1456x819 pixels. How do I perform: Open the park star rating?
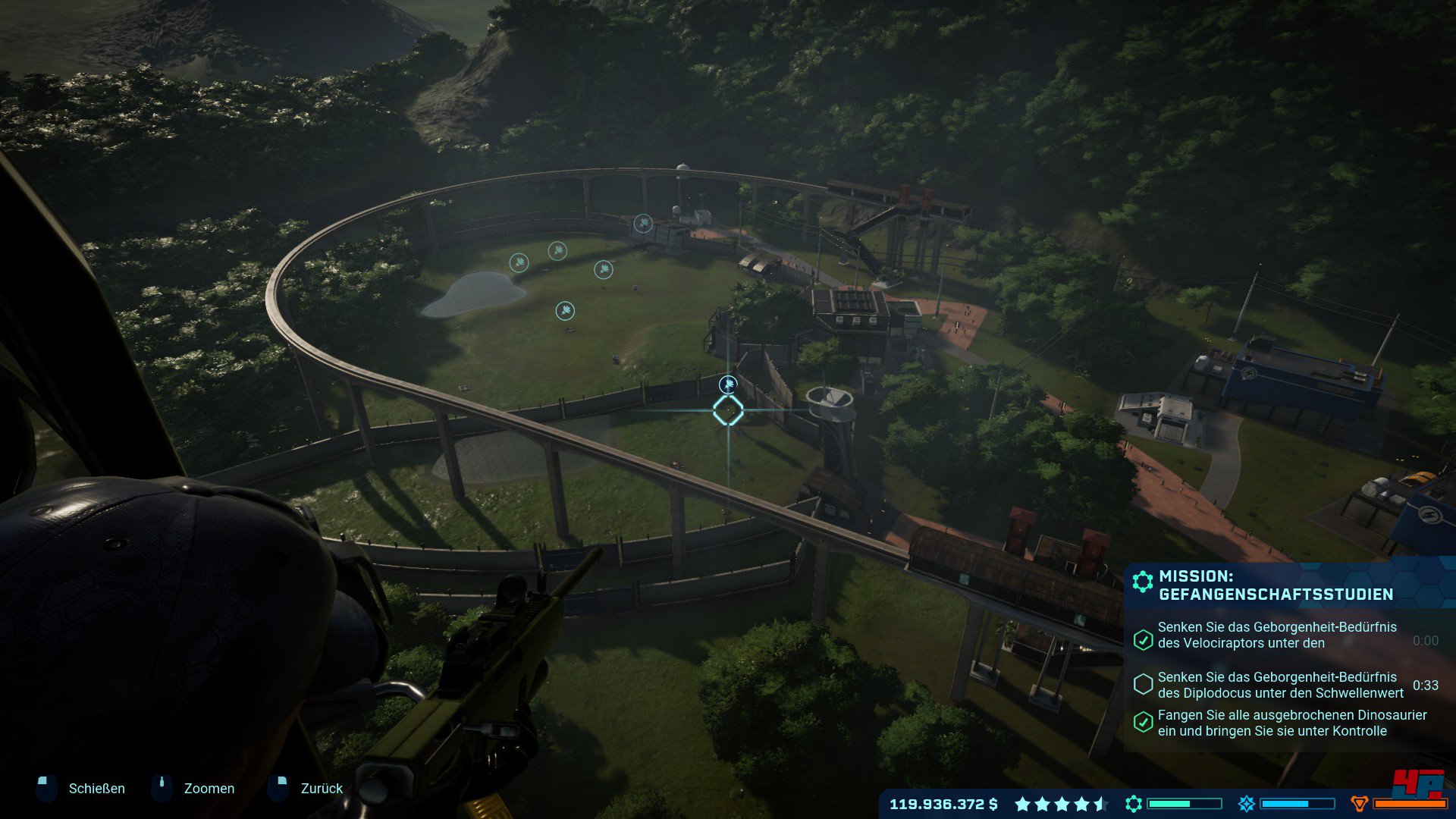click(1061, 804)
